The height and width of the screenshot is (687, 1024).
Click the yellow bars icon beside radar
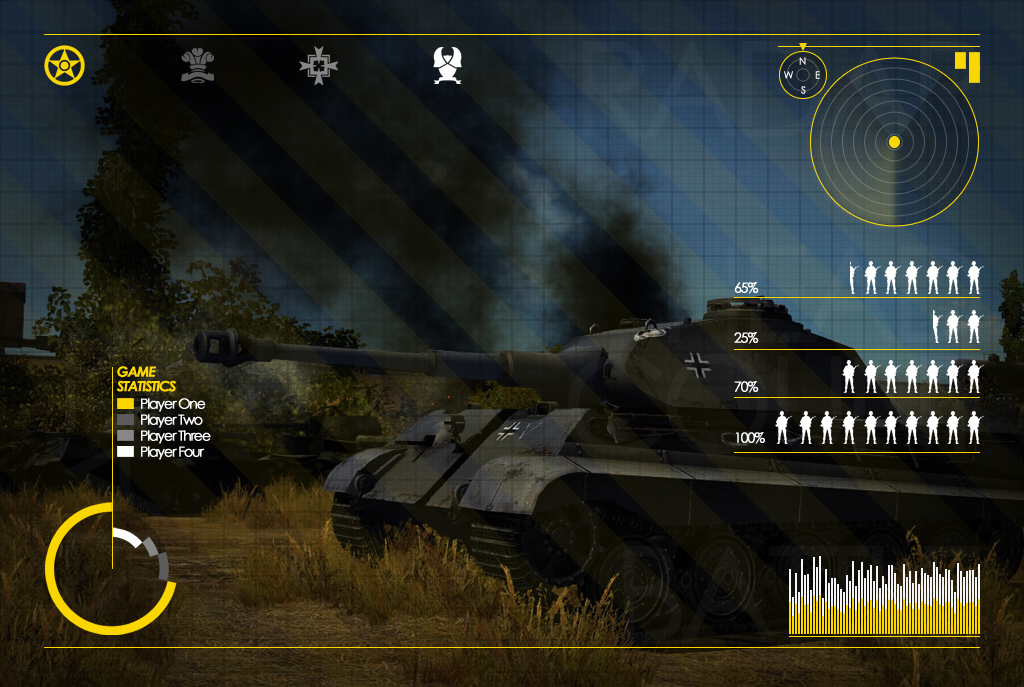(968, 65)
